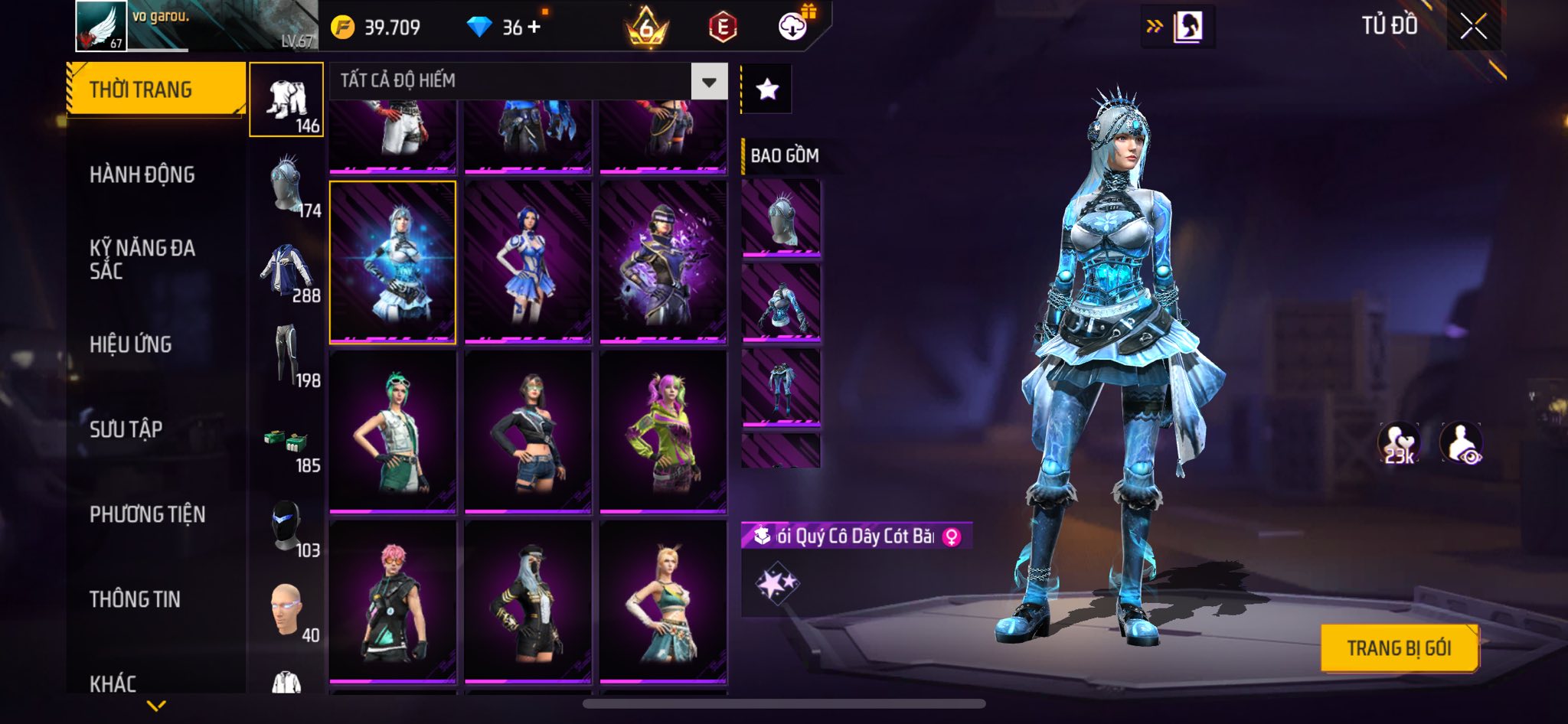The image size is (1568, 724).
Task: Open the Tất Cả Độ Hiếm rarity dropdown
Action: [x=709, y=81]
